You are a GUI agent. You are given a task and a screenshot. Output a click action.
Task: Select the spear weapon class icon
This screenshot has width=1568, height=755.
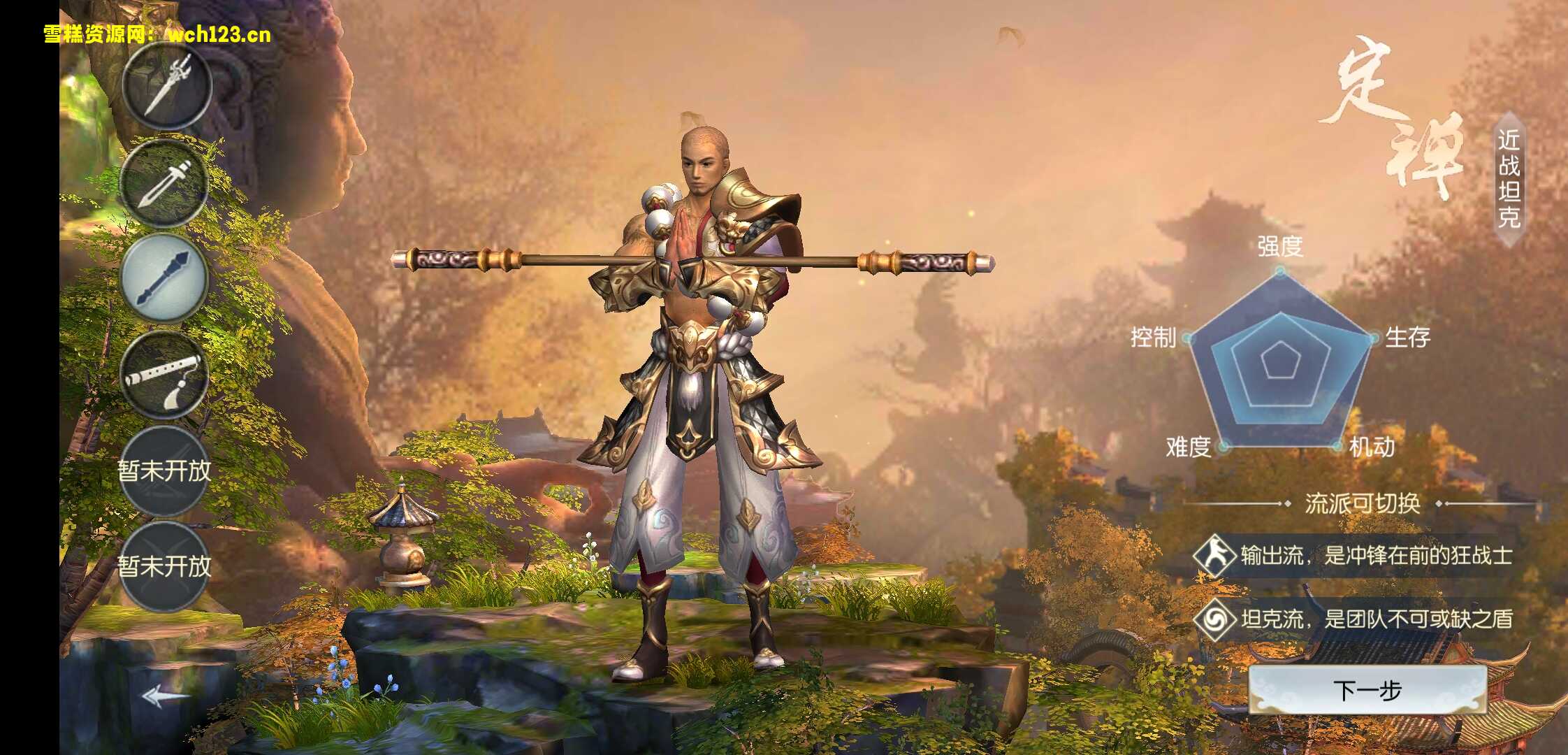(166, 87)
